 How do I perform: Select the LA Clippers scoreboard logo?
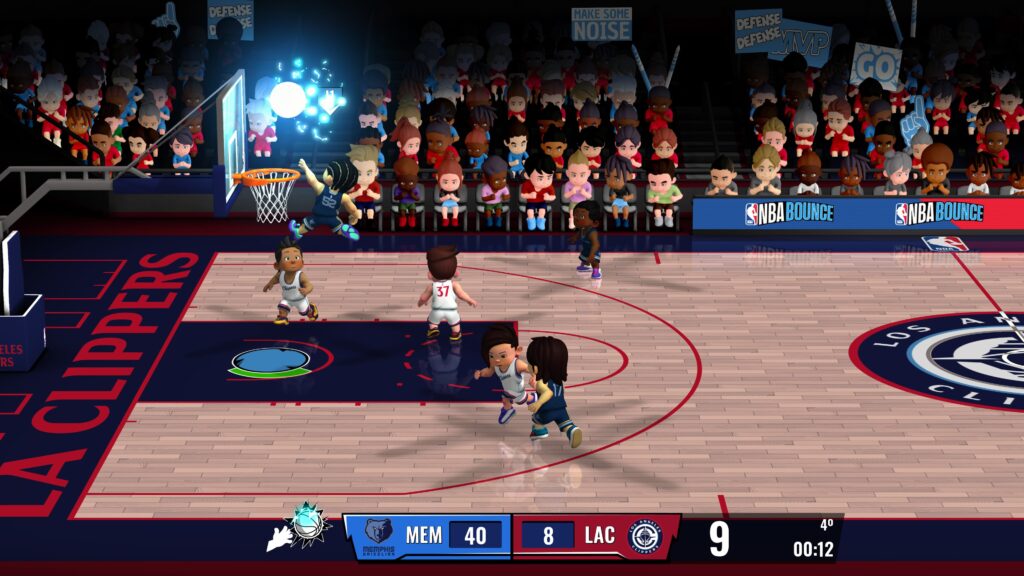pos(644,536)
